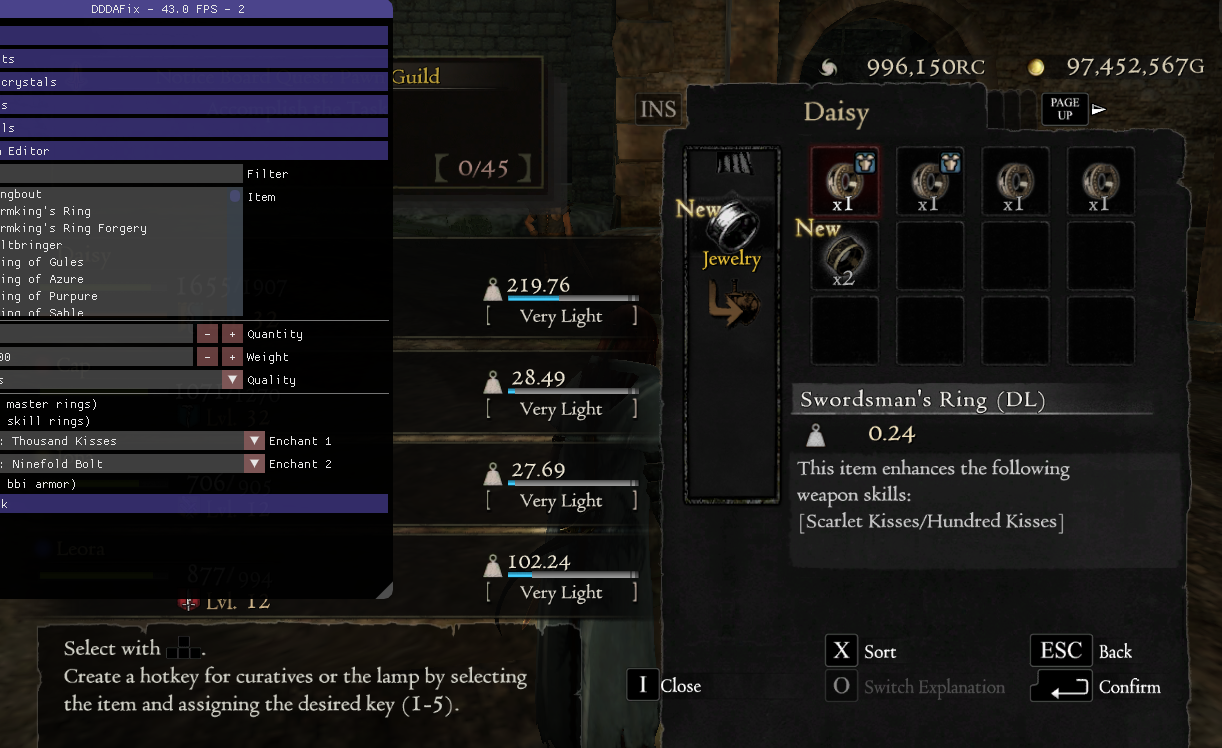Choose the dark ring stack marked x2

[845, 256]
